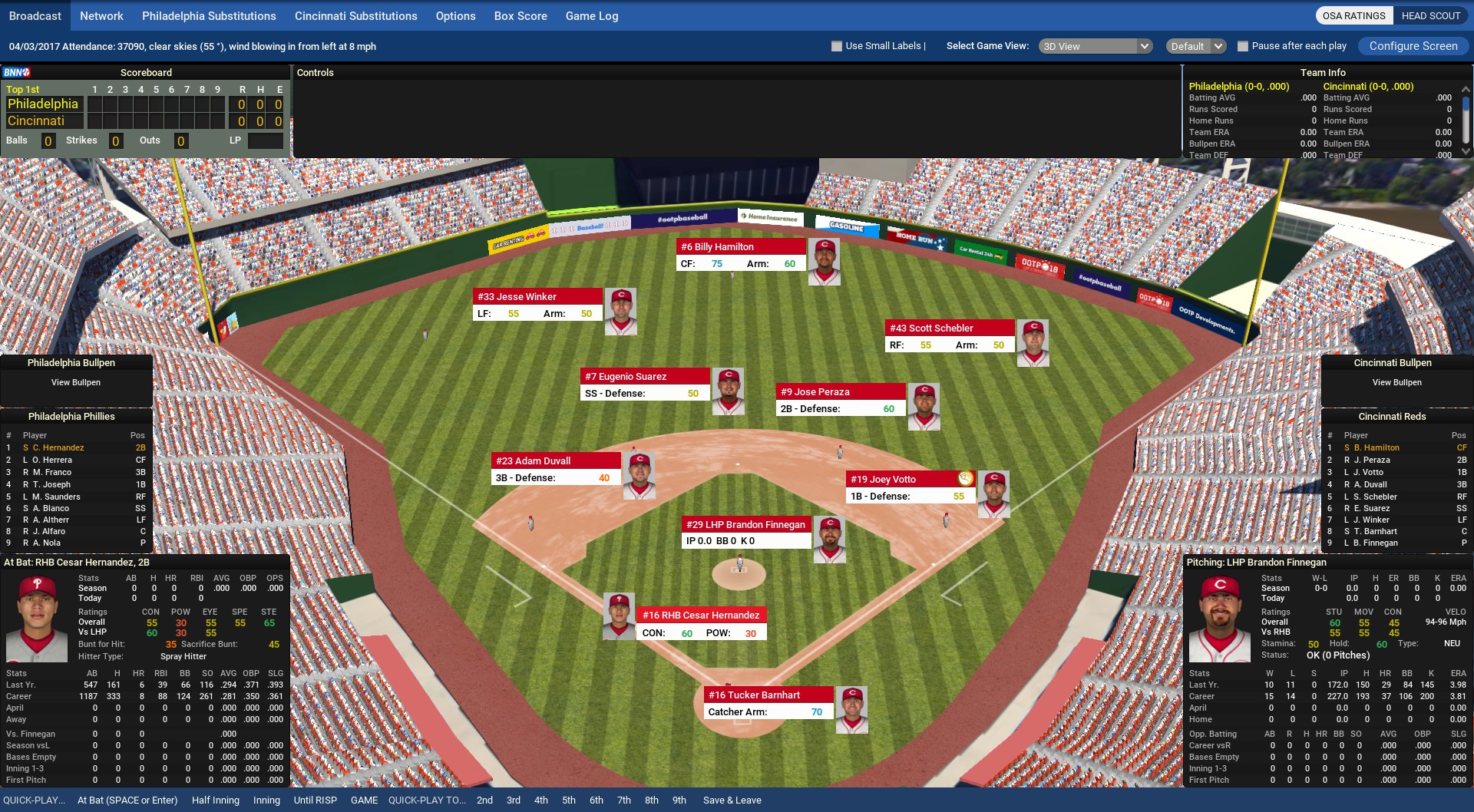Viewport: 1474px width, 812px height.
Task: Click the Configure Screen button
Action: (x=1413, y=46)
